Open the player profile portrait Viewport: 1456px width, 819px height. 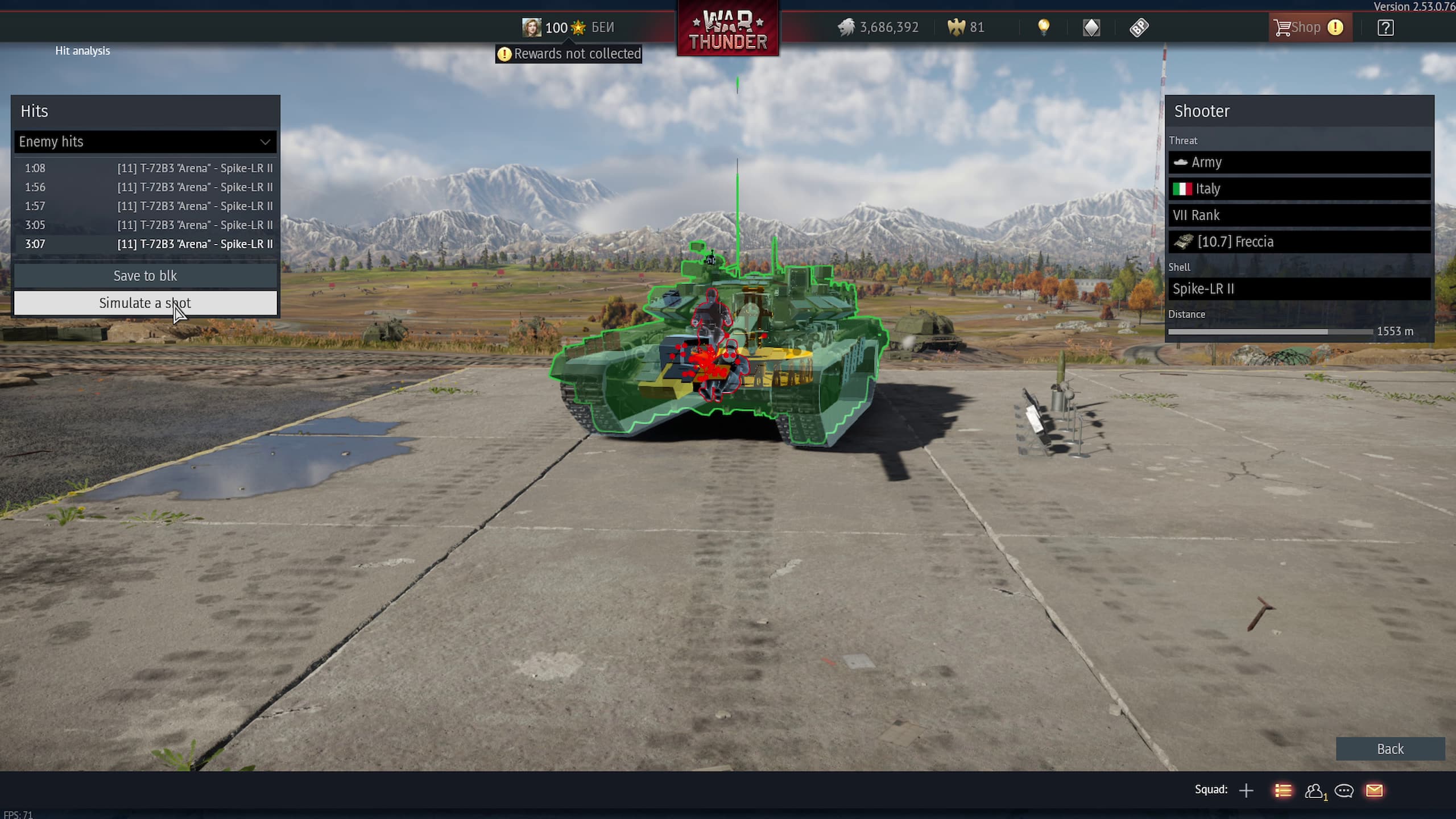[x=532, y=27]
